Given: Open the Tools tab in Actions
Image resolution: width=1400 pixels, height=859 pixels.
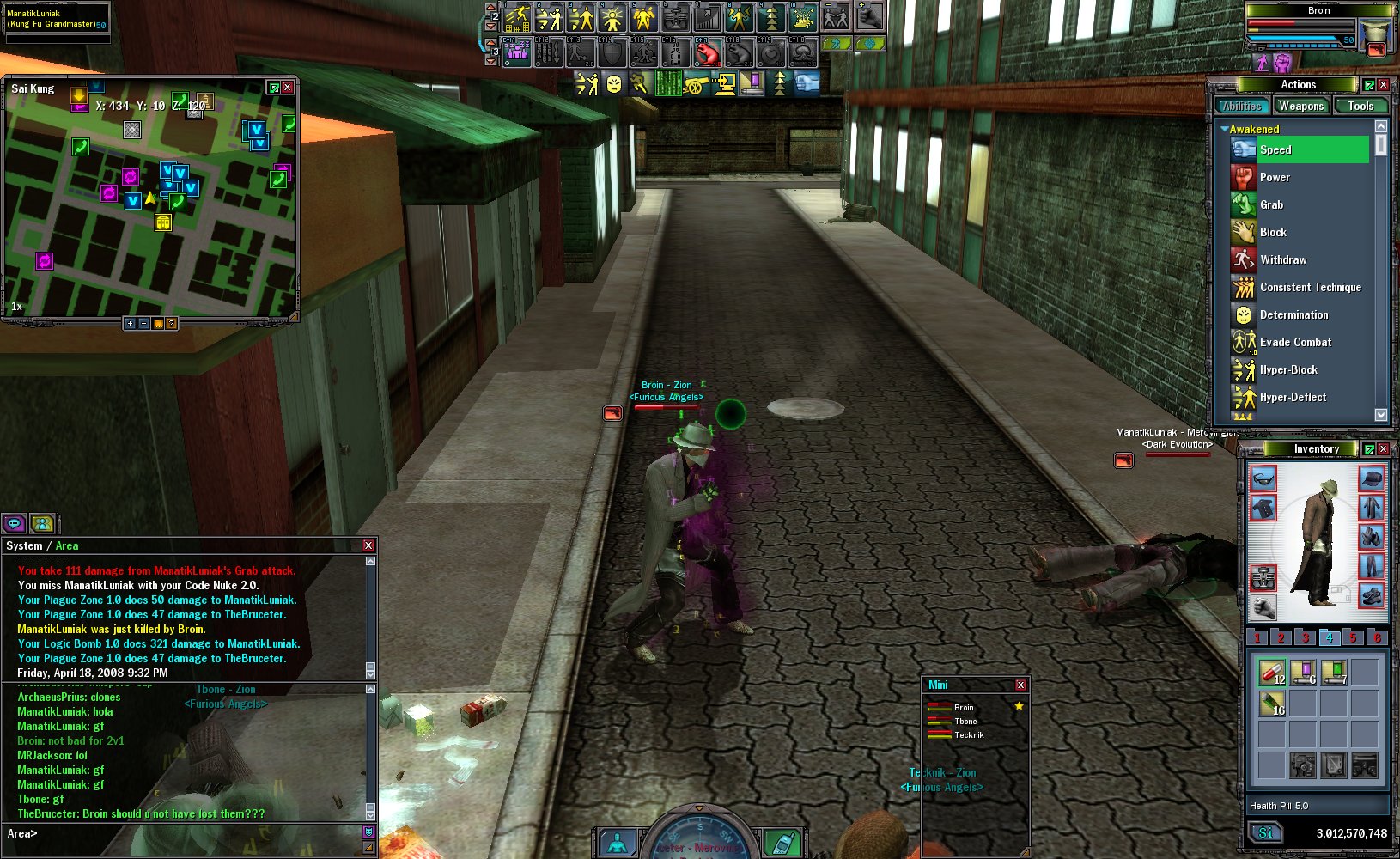Looking at the screenshot, I should click(1360, 107).
